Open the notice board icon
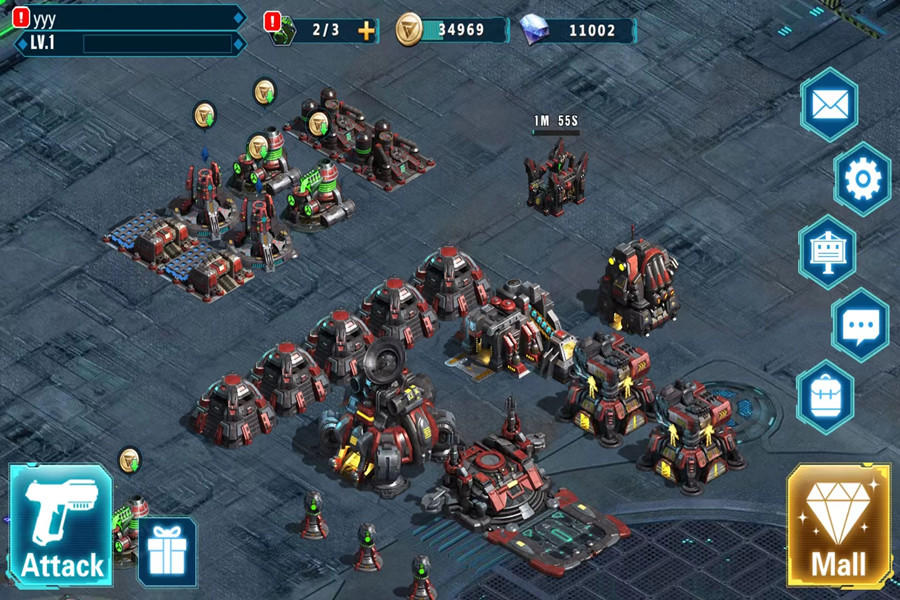This screenshot has width=900, height=600. 827,252
